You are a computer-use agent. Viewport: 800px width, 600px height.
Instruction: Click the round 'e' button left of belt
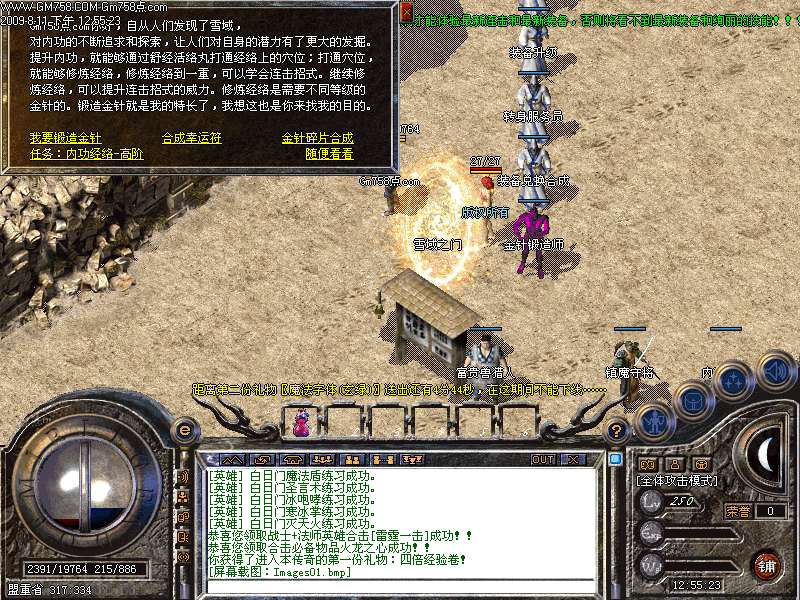coord(184,431)
